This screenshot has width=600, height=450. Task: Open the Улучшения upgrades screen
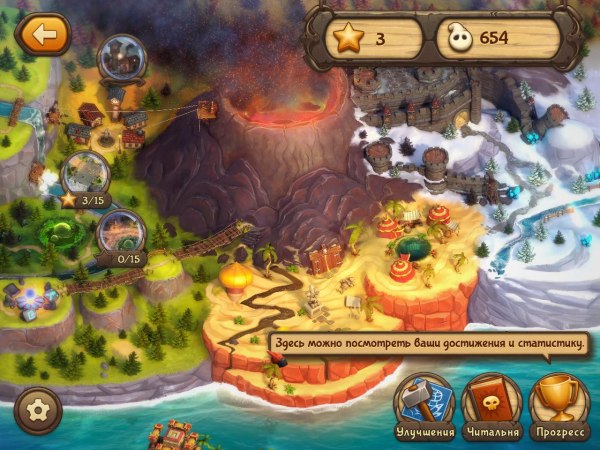point(423,403)
